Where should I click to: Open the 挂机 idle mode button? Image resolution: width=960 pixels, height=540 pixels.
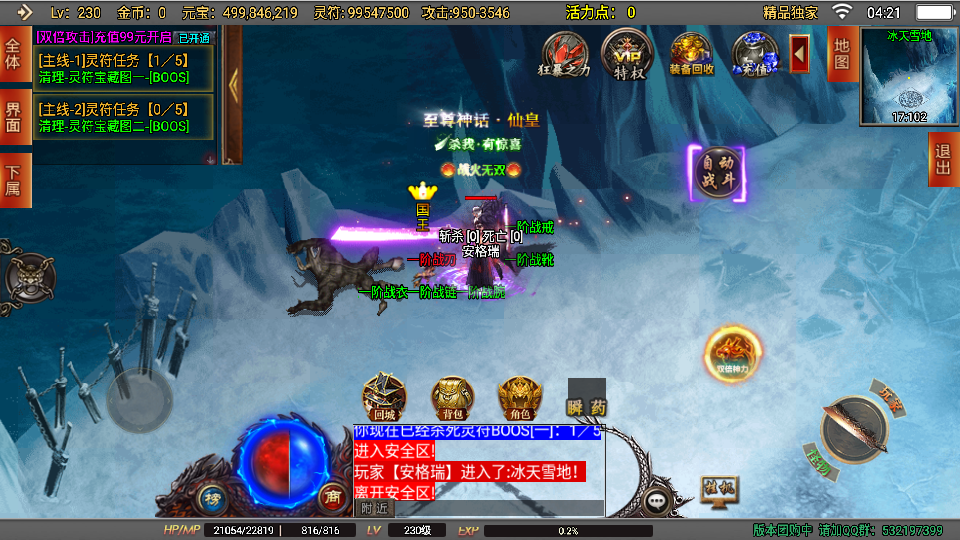coord(718,490)
